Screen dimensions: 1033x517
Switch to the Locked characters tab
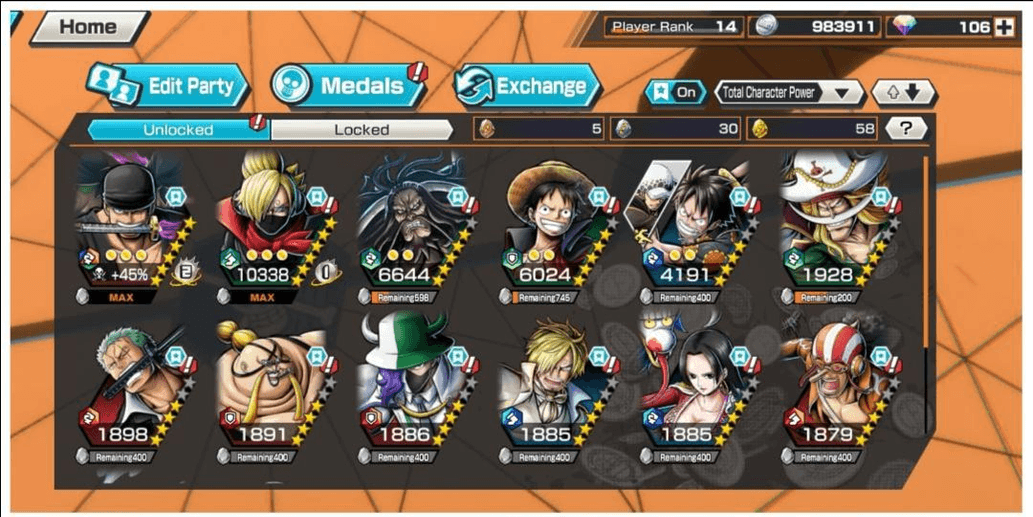pyautogui.click(x=361, y=129)
